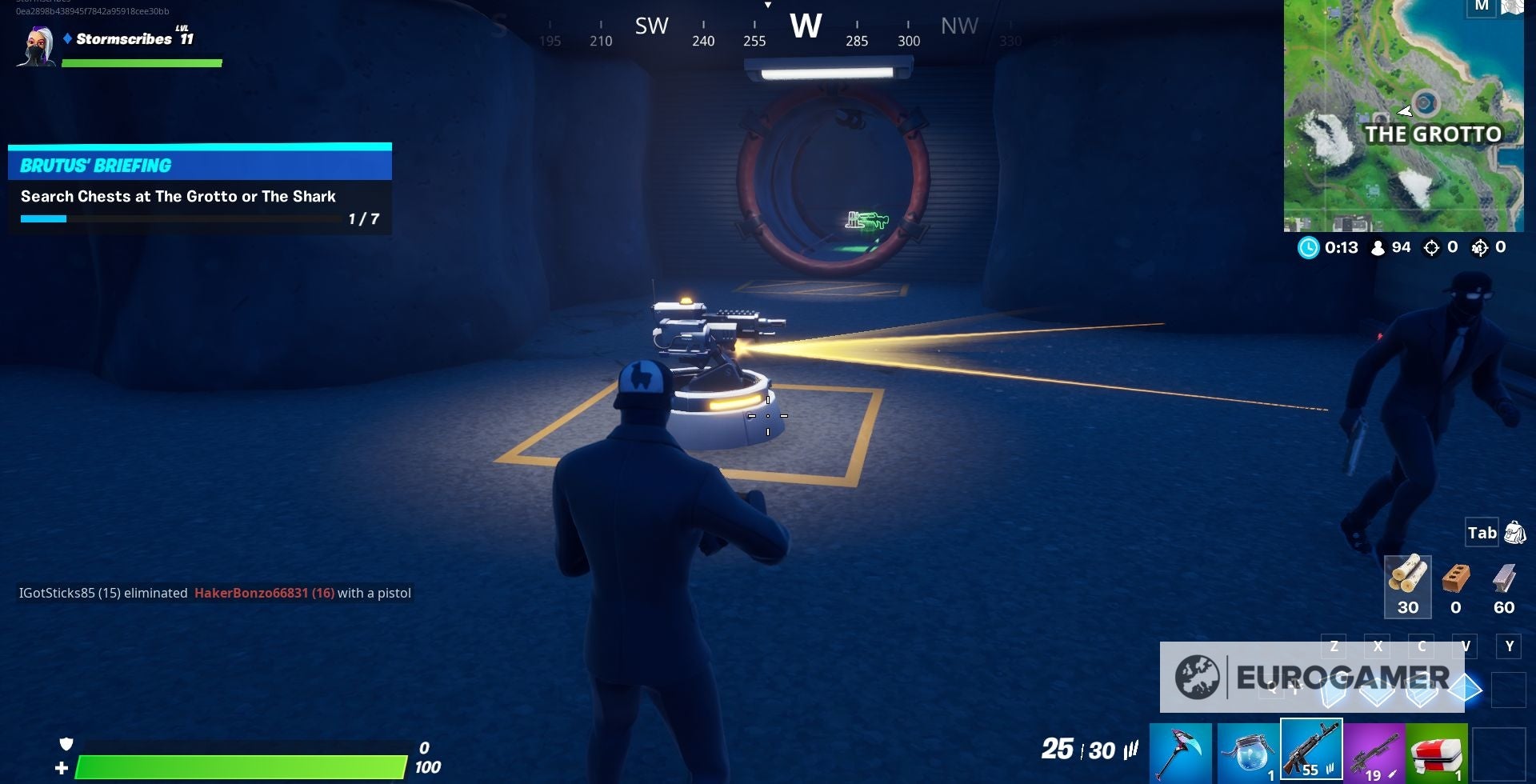1536x784 pixels.
Task: Click the metal resource icon
Action: click(1502, 586)
